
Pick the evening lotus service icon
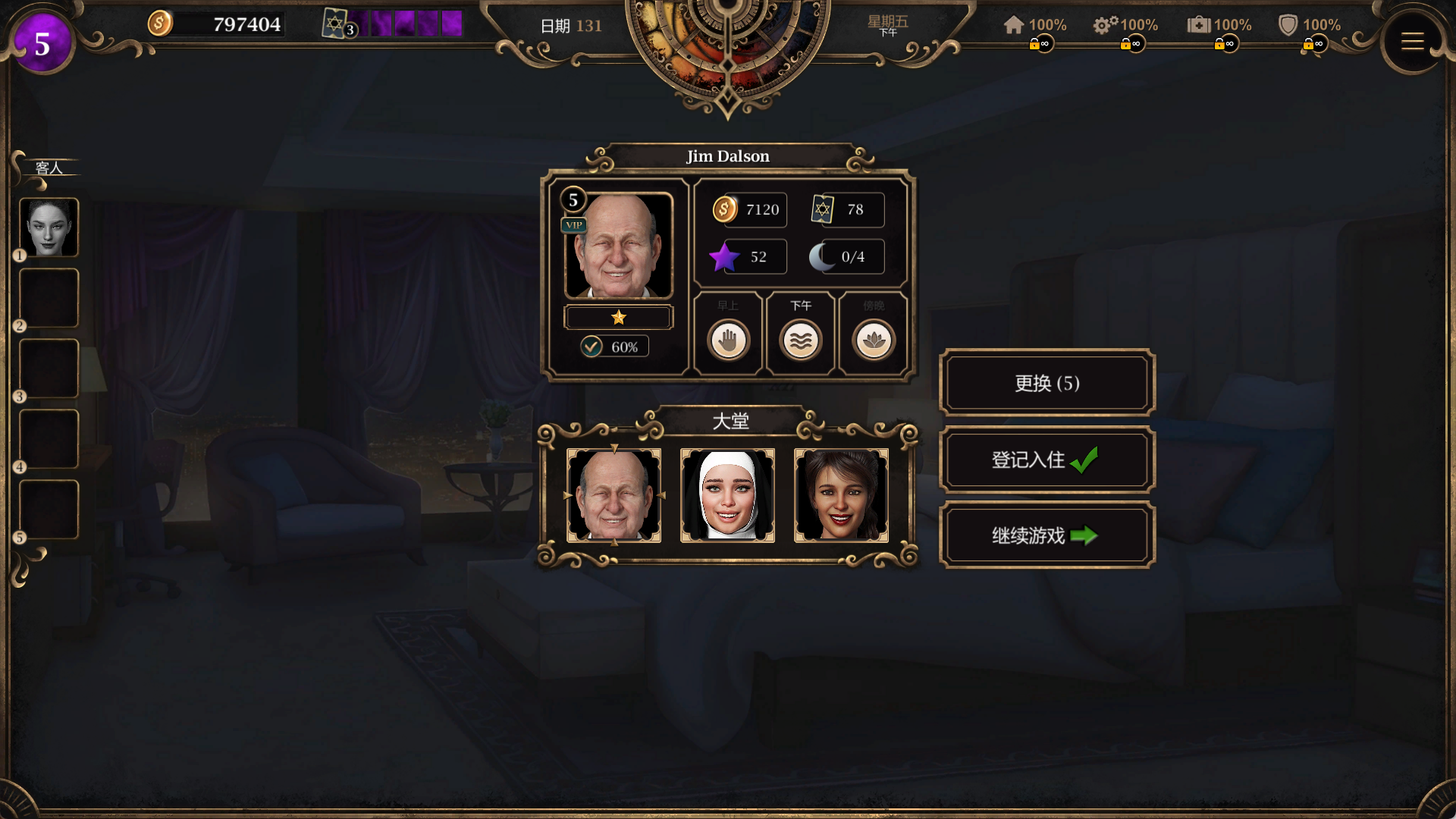874,340
